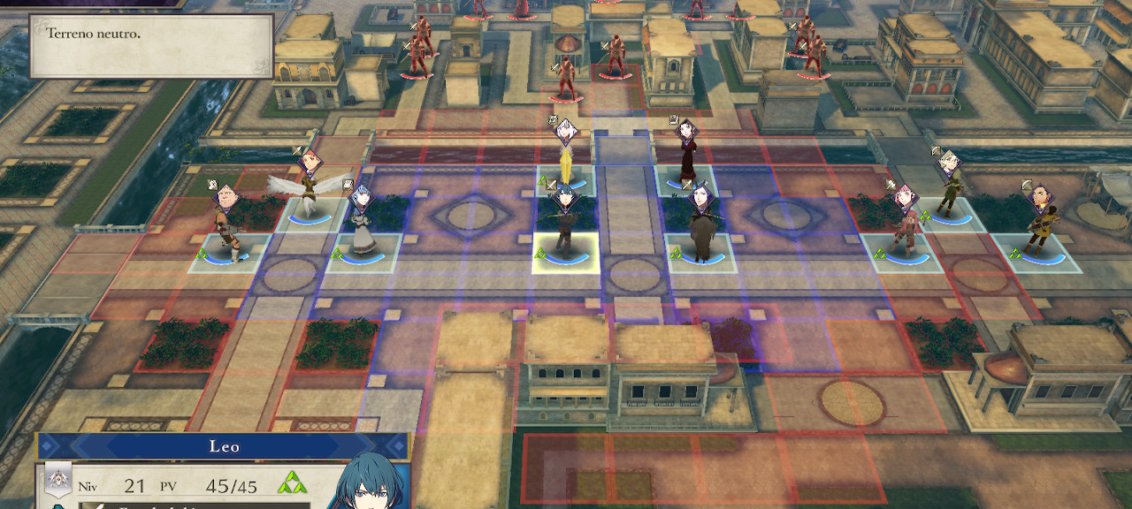Select the bald brawler unit by the bushes
1132x509 pixels.
coord(229,225)
